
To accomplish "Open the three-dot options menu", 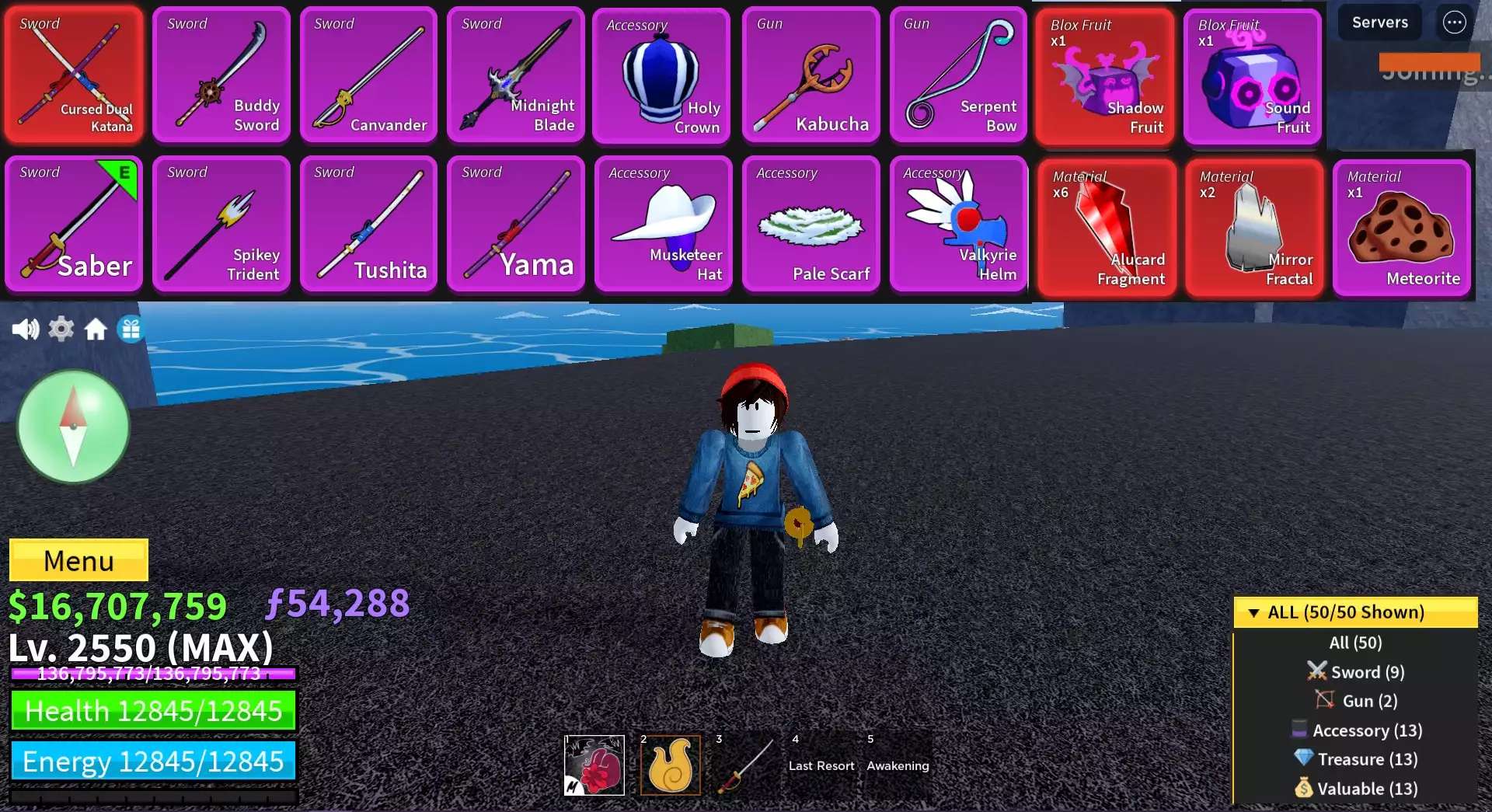I will (x=1455, y=23).
